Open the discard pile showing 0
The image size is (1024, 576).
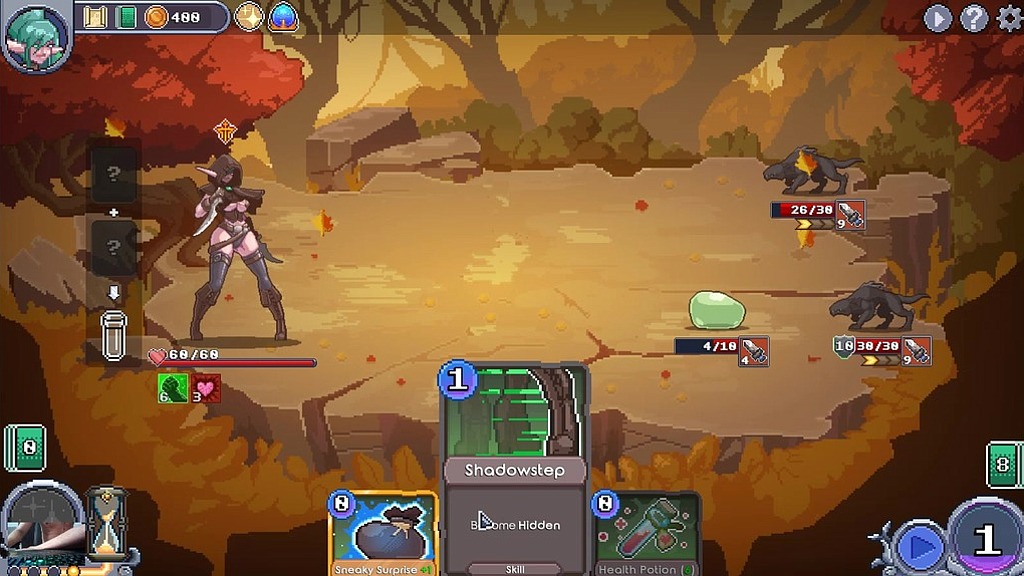tap(25, 446)
